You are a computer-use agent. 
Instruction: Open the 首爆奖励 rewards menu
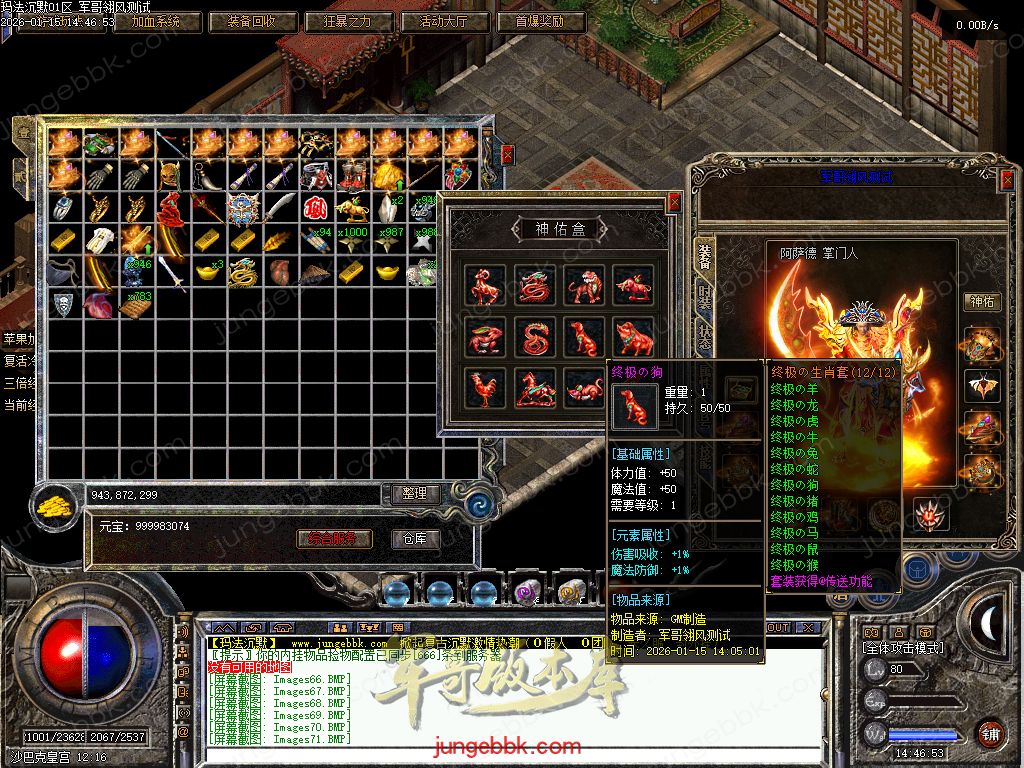pyautogui.click(x=540, y=21)
